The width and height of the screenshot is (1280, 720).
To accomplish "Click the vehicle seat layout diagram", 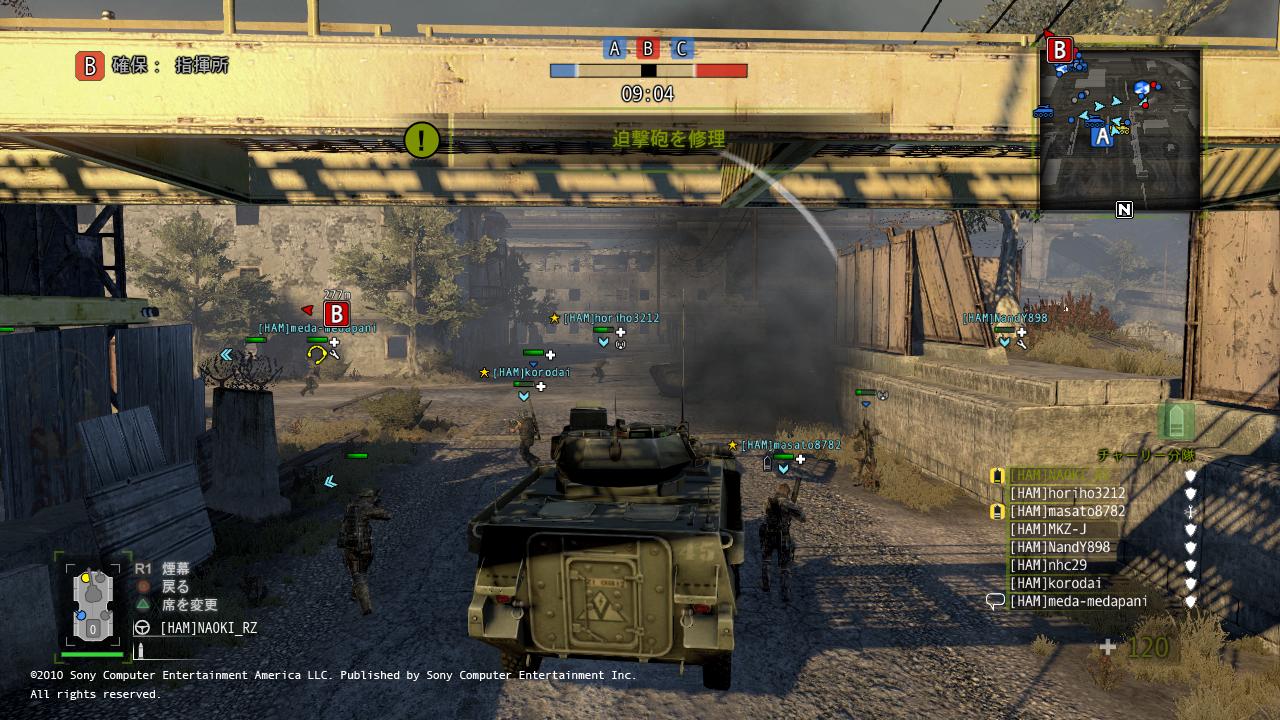I will pyautogui.click(x=92, y=603).
